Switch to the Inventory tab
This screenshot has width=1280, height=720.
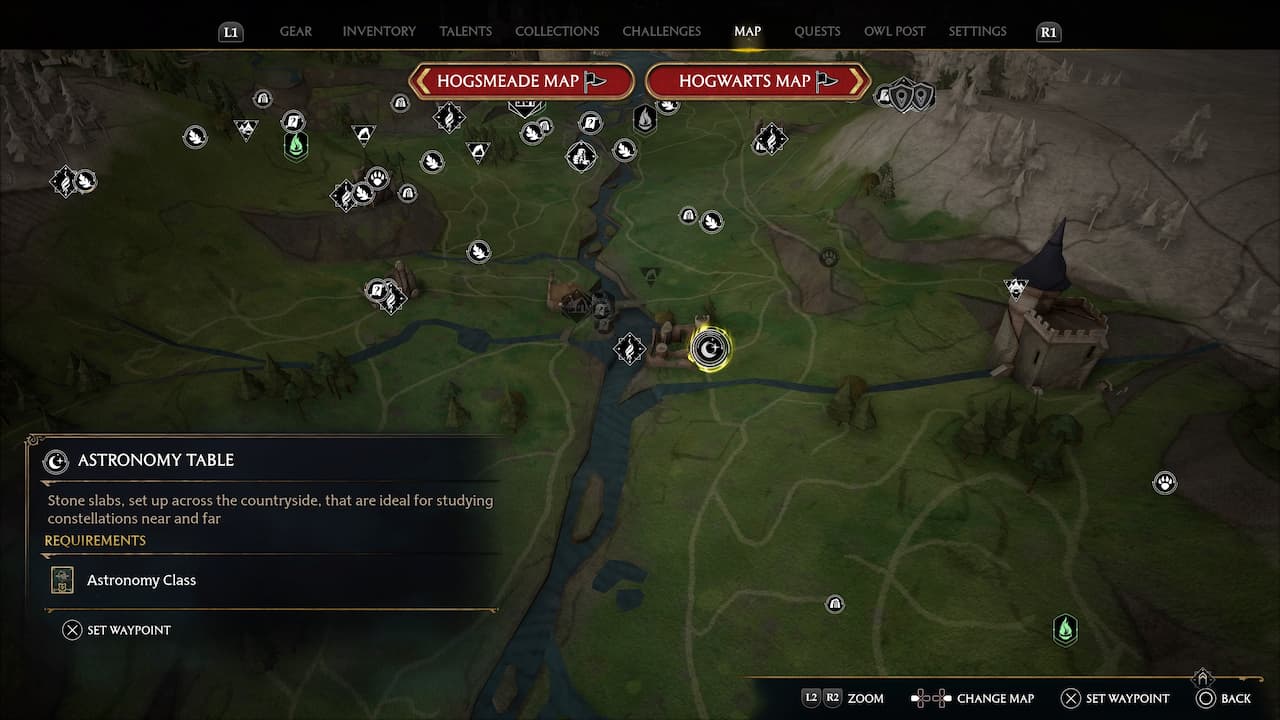(x=378, y=31)
